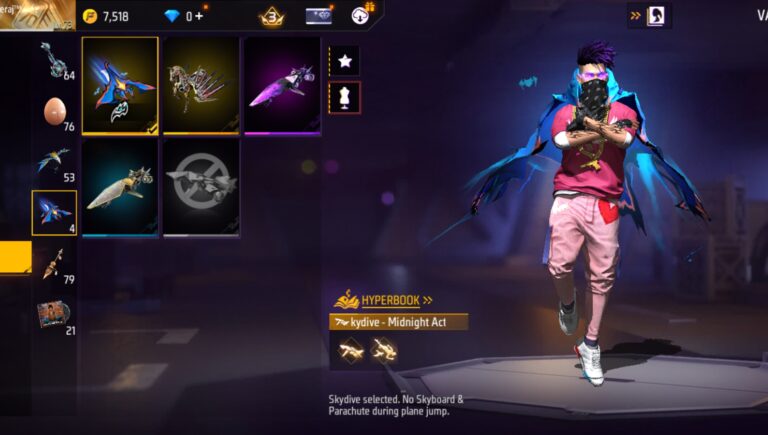Screen dimensions: 768x435
Task: Choose the skeletal horse skydive skin
Action: [x=201, y=85]
